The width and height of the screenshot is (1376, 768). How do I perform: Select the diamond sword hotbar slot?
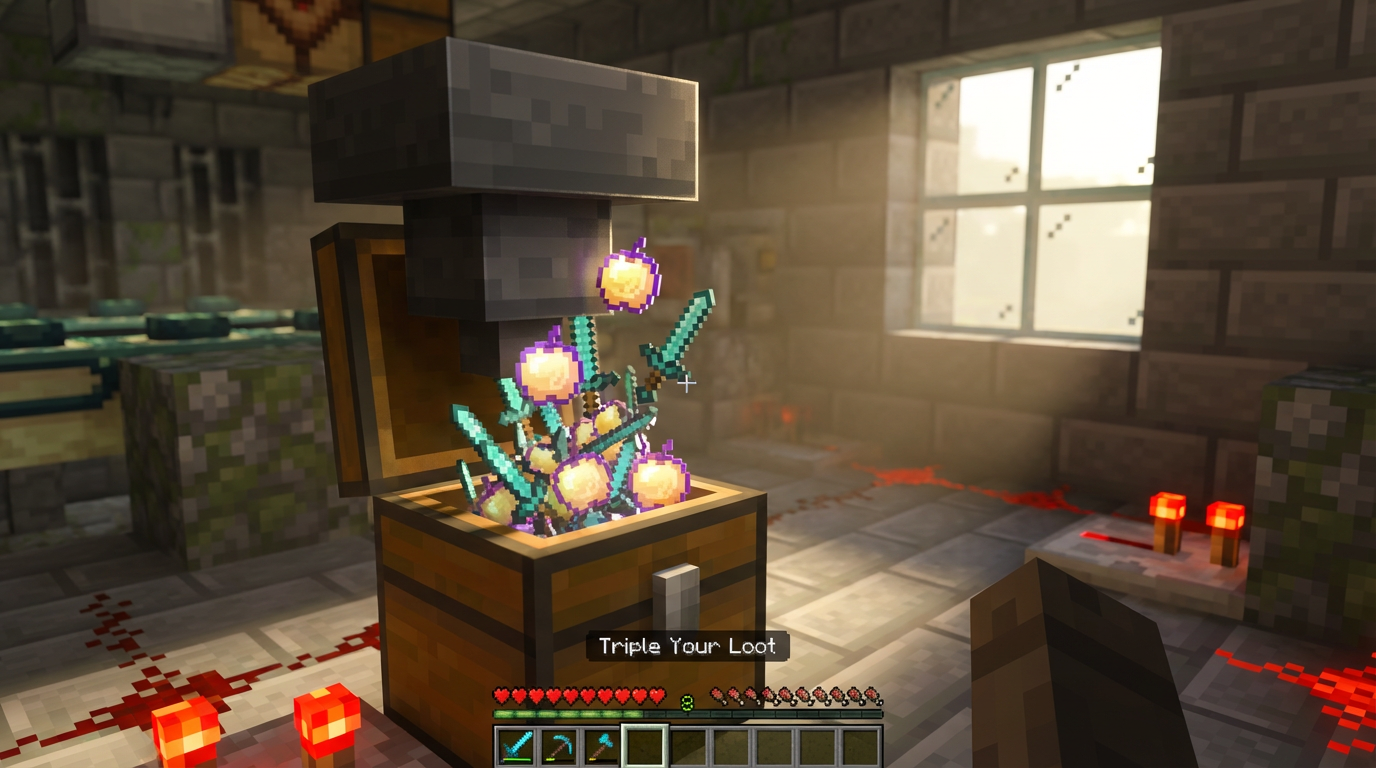[516, 746]
